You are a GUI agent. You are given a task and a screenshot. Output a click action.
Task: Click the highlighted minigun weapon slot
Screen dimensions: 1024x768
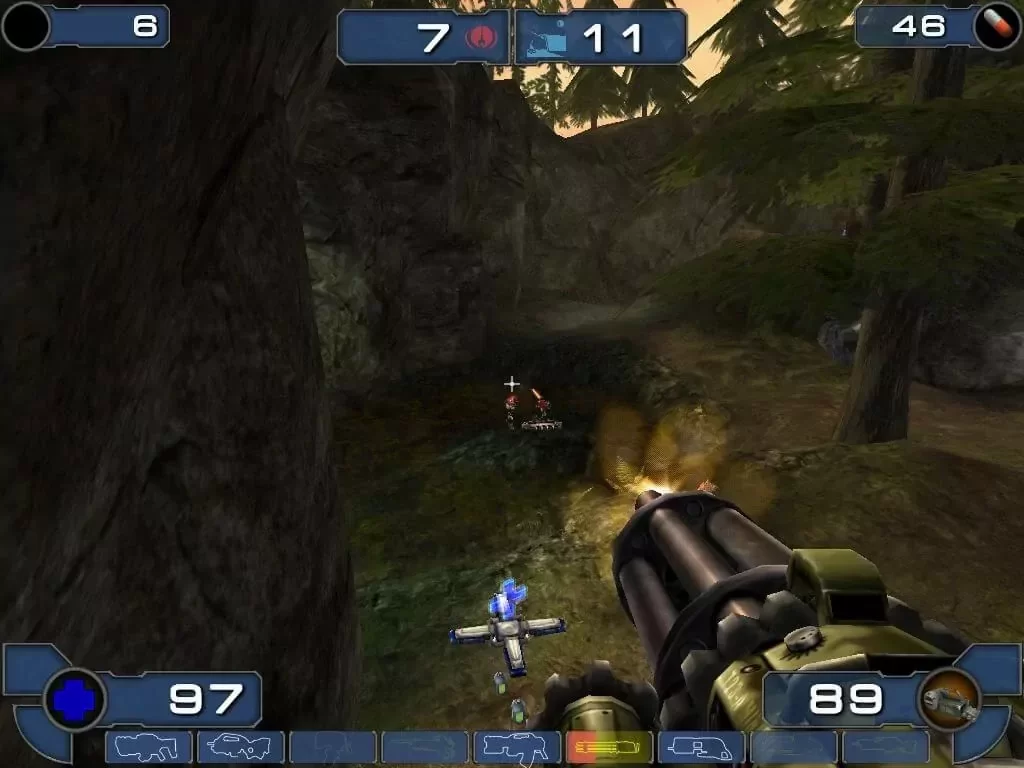tap(608, 747)
